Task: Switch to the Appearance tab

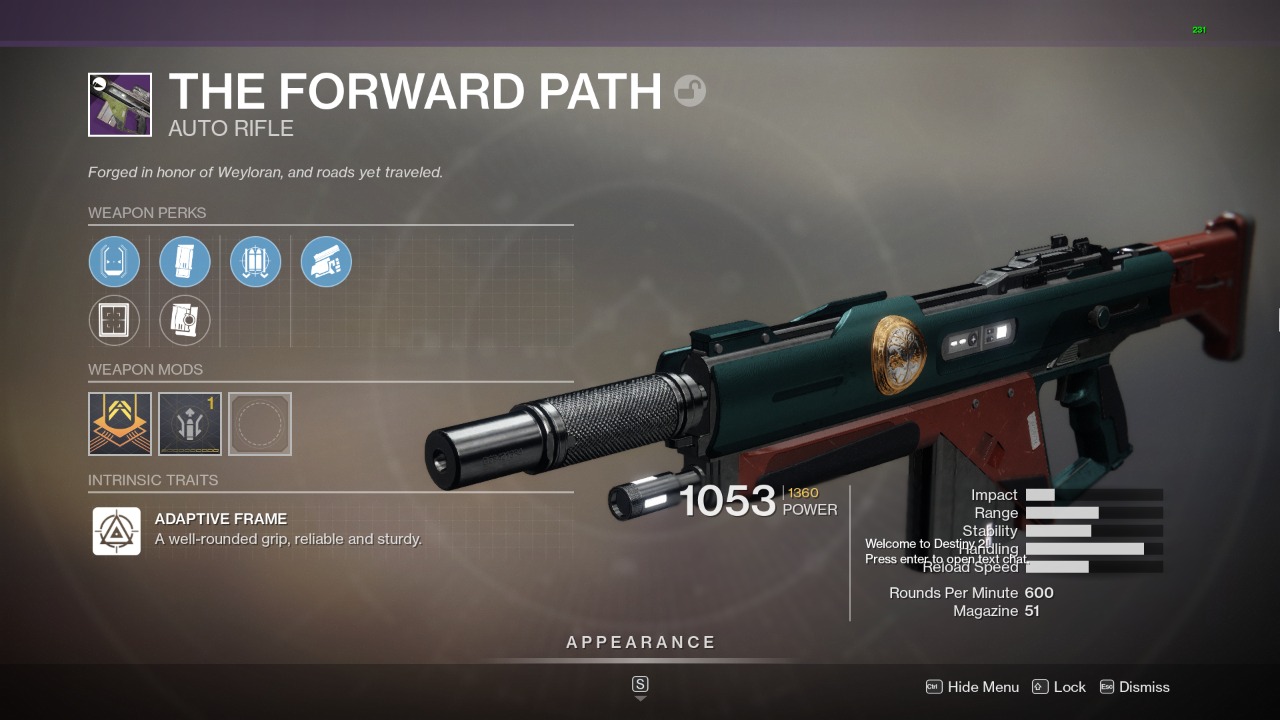Action: (640, 642)
